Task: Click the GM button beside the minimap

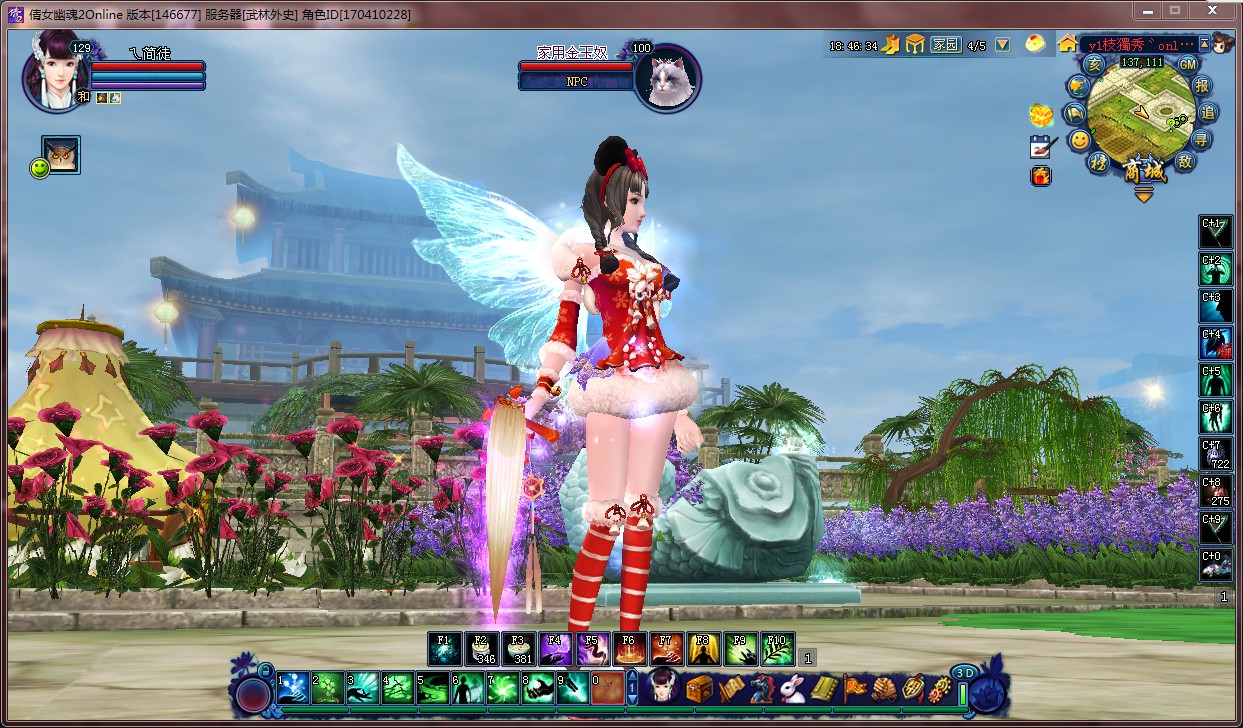Action: coord(1187,64)
